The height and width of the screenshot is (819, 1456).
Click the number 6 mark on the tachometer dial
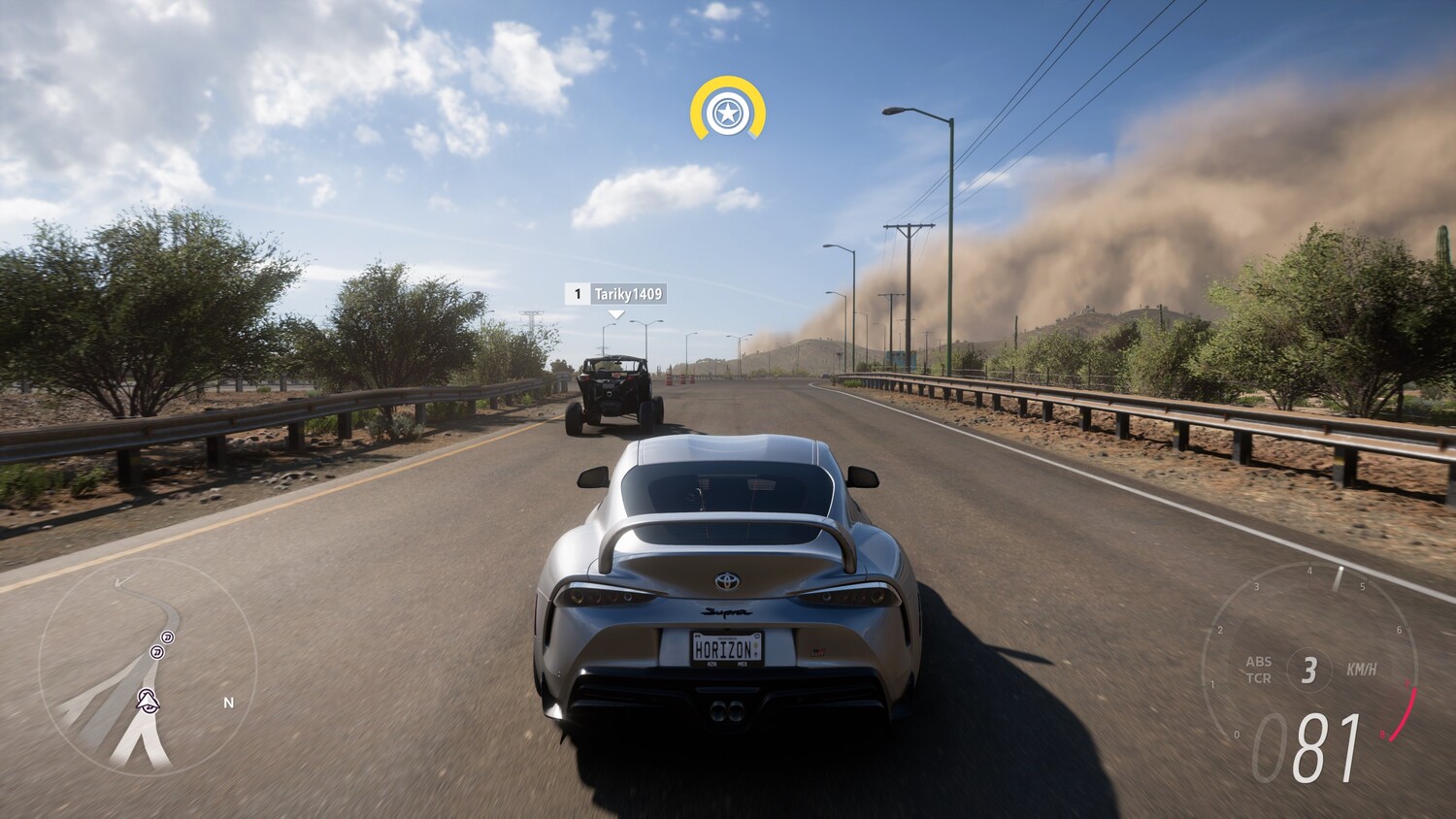click(1400, 629)
